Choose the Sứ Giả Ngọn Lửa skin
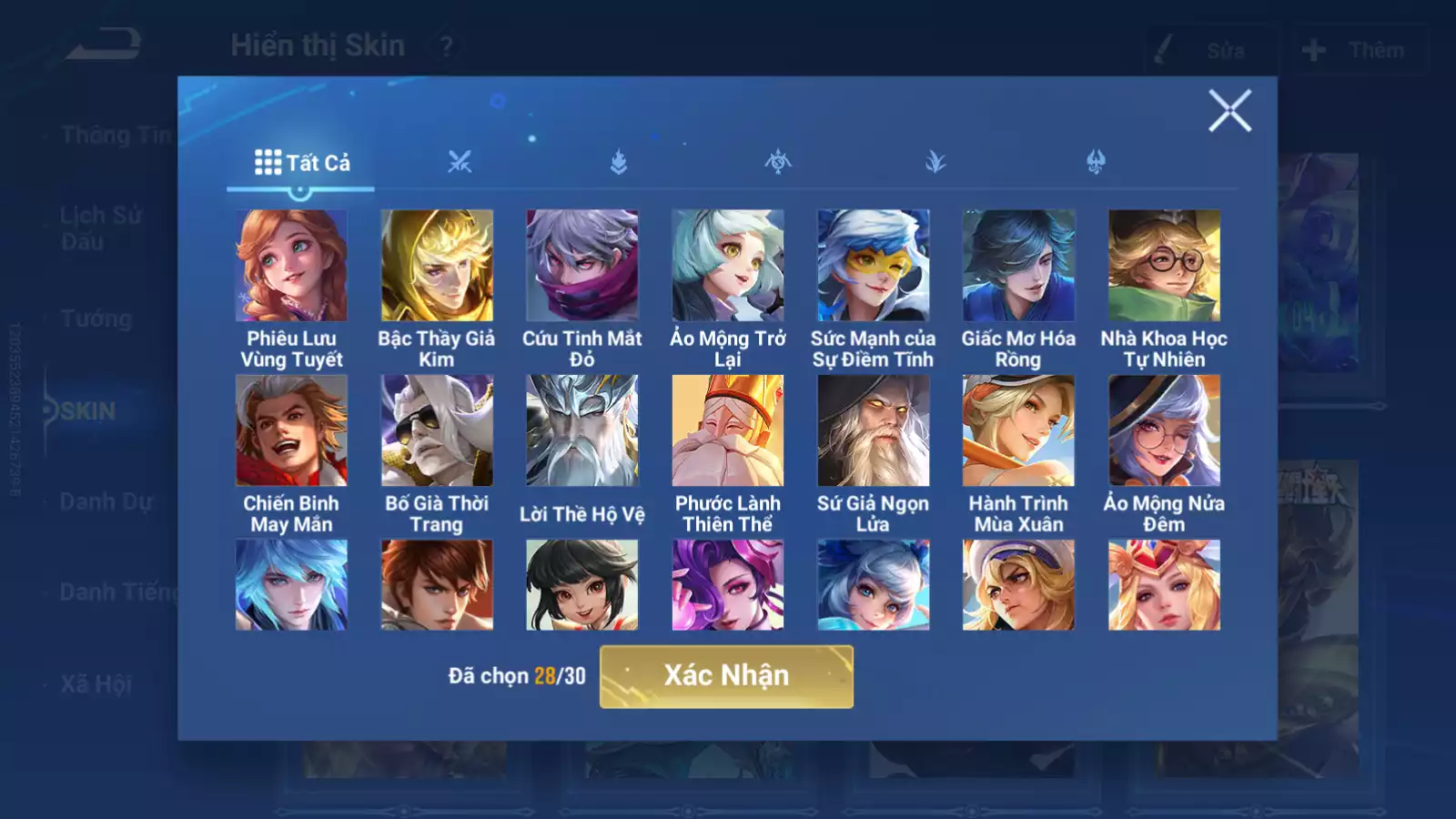1456x819 pixels. pos(874,430)
